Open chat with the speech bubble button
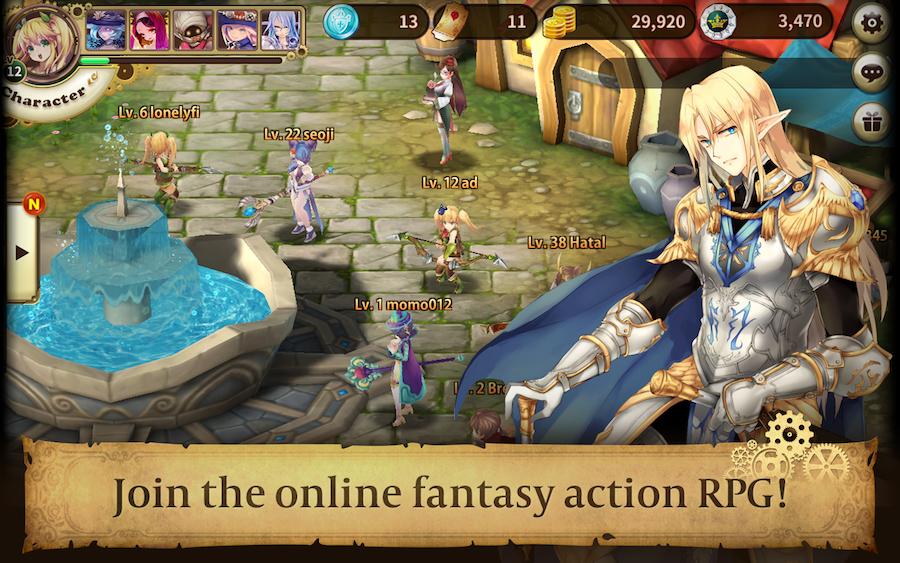This screenshot has height=563, width=900. point(871,72)
